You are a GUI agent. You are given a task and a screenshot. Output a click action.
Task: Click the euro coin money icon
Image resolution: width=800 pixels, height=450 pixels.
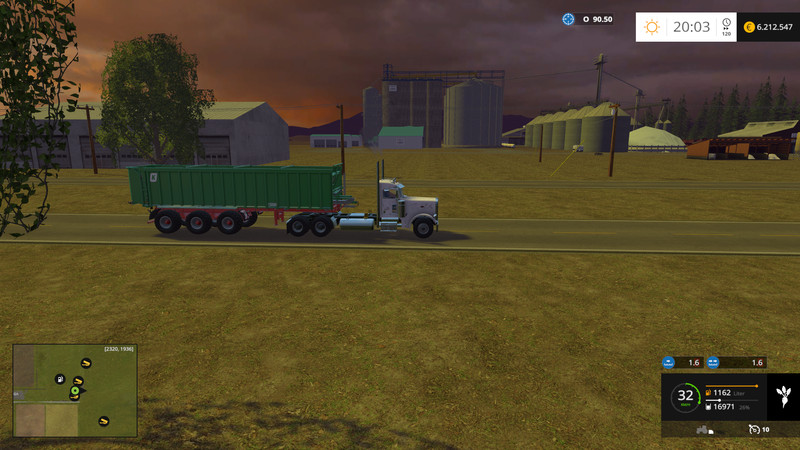(x=749, y=27)
